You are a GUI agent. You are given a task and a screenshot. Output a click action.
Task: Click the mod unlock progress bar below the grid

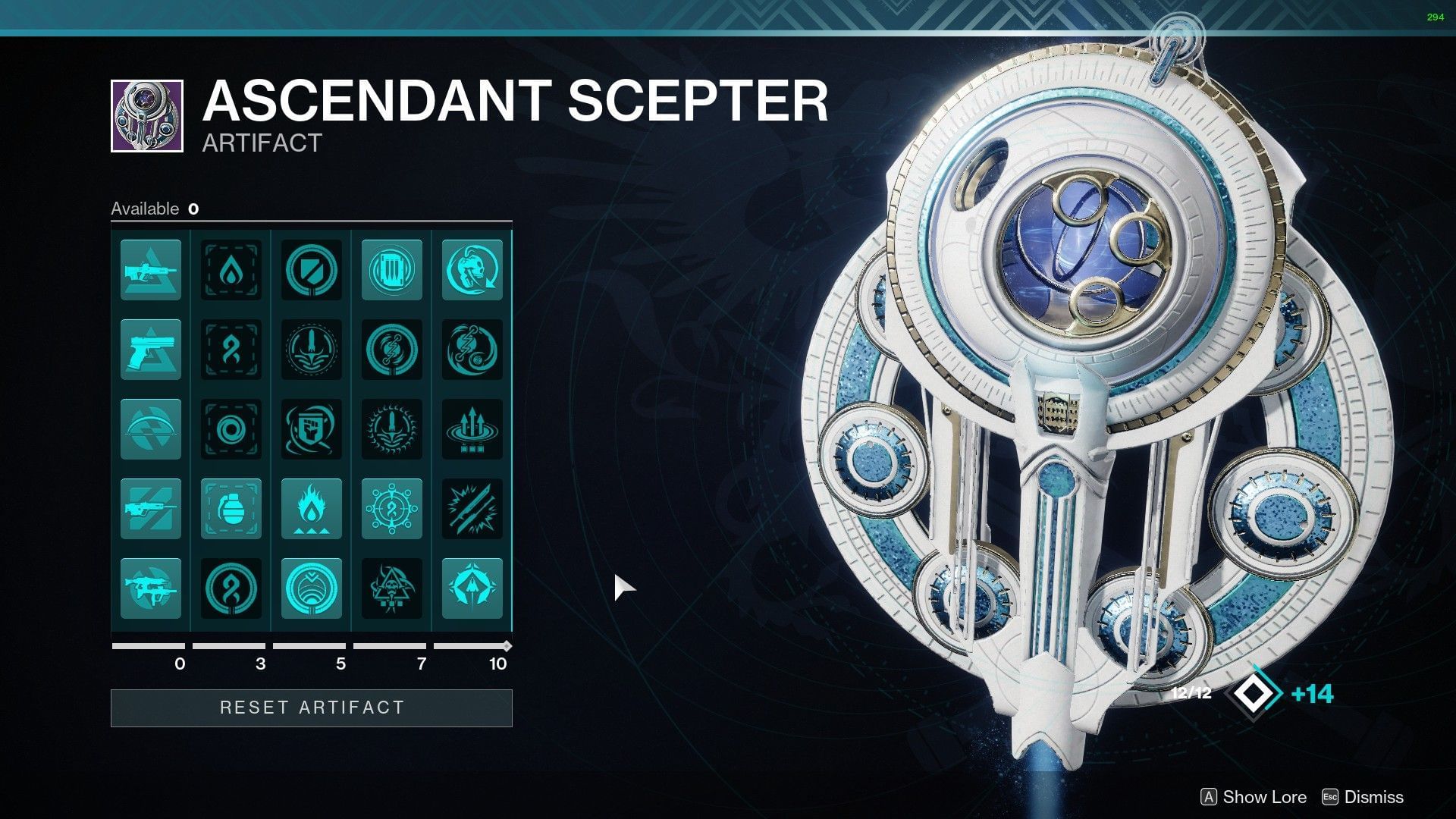coord(311,646)
